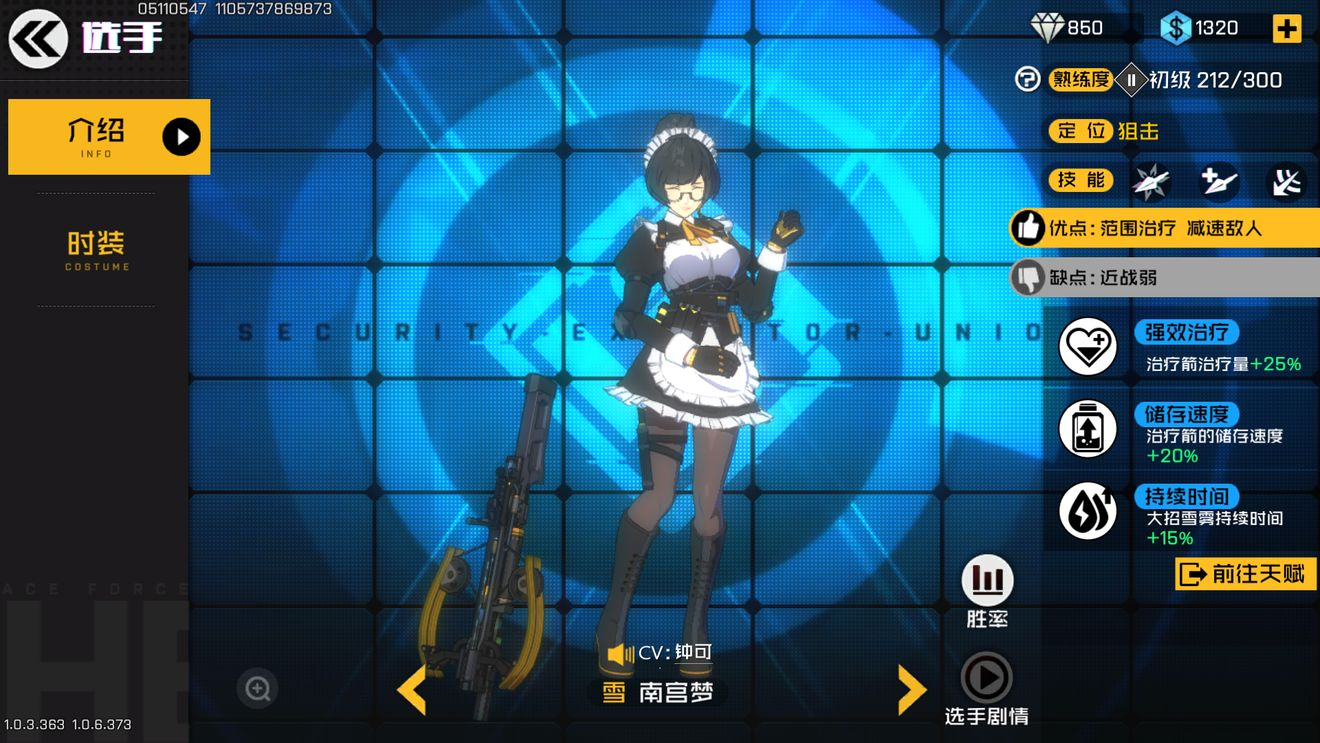Show the previous character with left arrow
Image resolution: width=1320 pixels, height=743 pixels.
pos(412,689)
